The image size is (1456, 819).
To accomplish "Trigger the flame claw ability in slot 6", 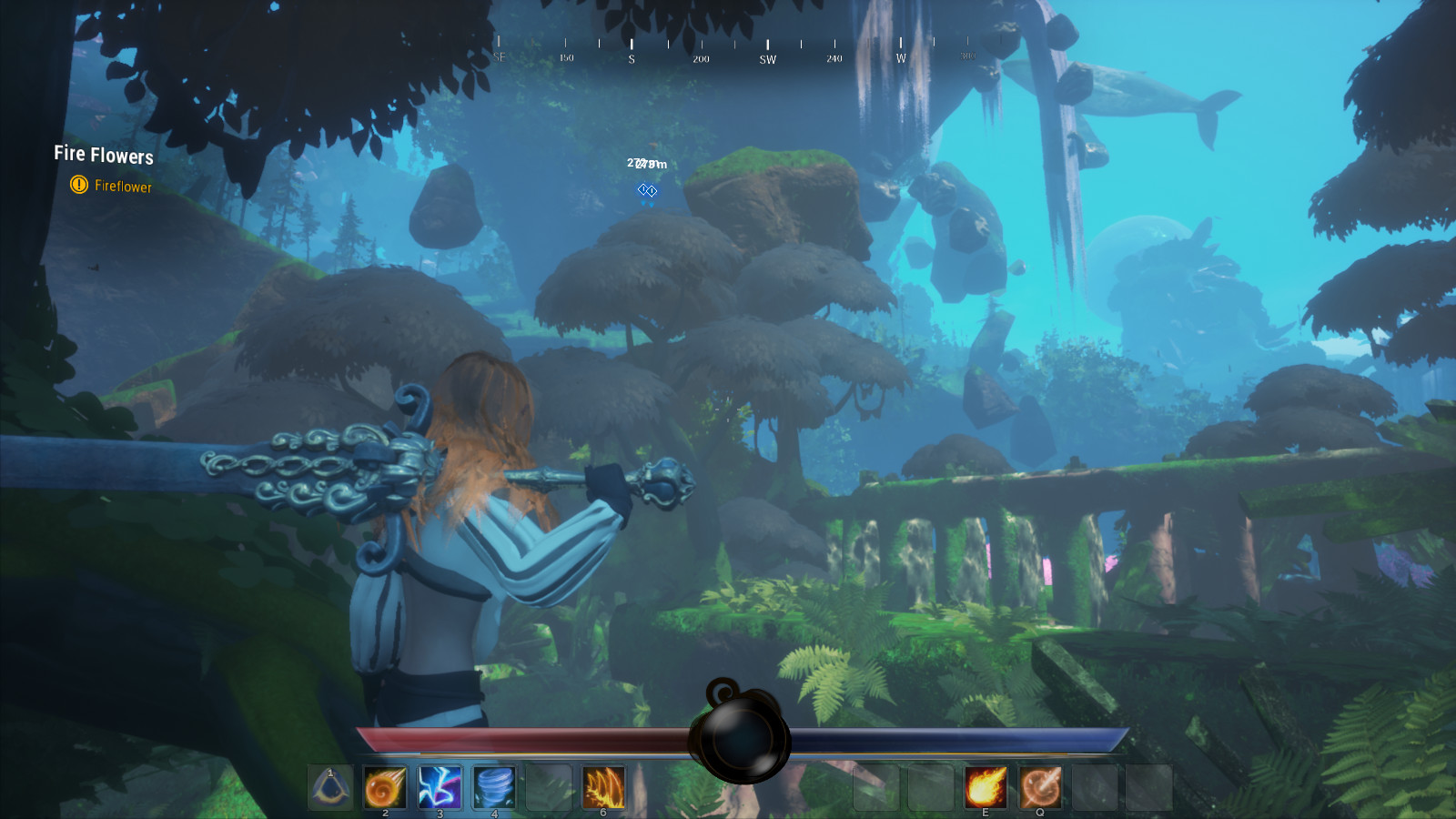I will click(x=602, y=786).
